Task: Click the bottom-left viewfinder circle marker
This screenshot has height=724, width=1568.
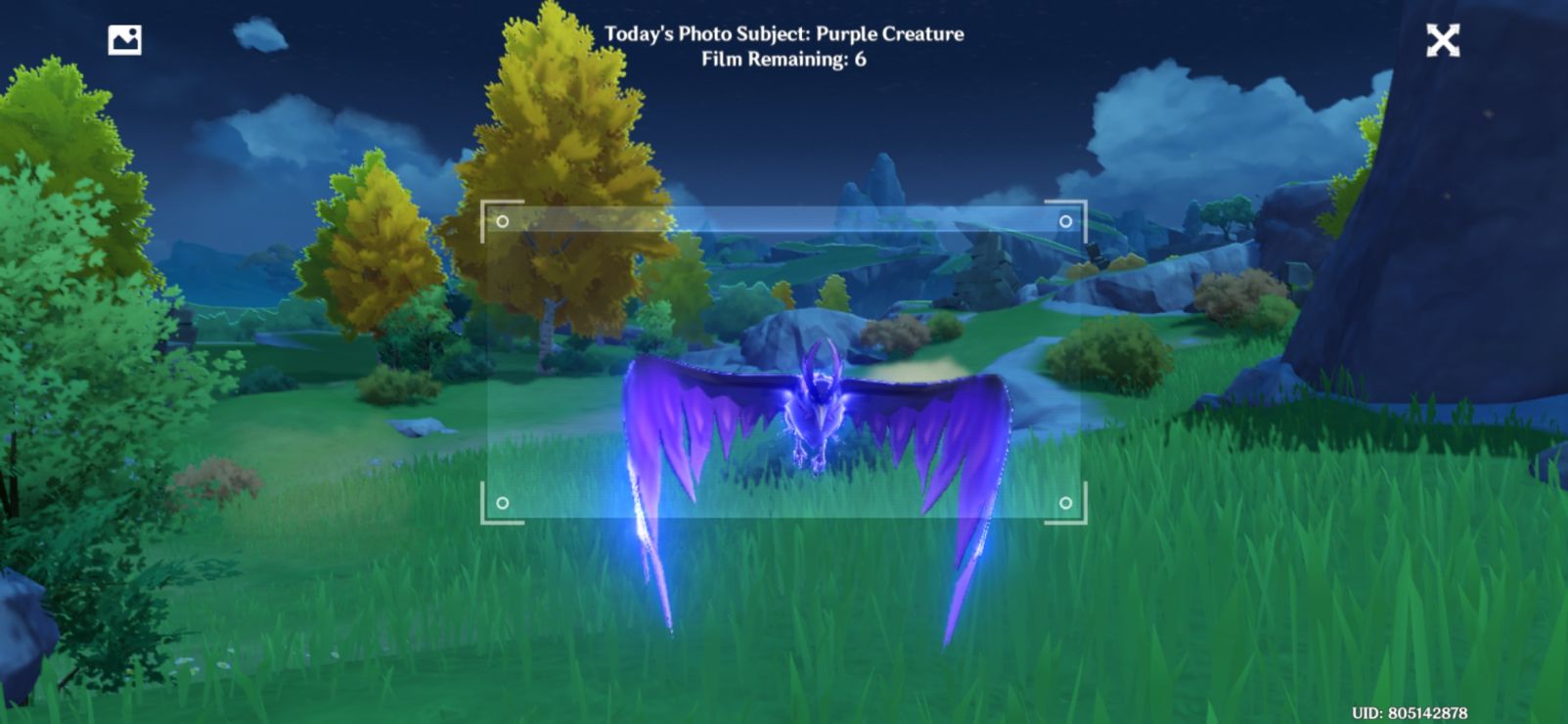Action: pos(504,505)
